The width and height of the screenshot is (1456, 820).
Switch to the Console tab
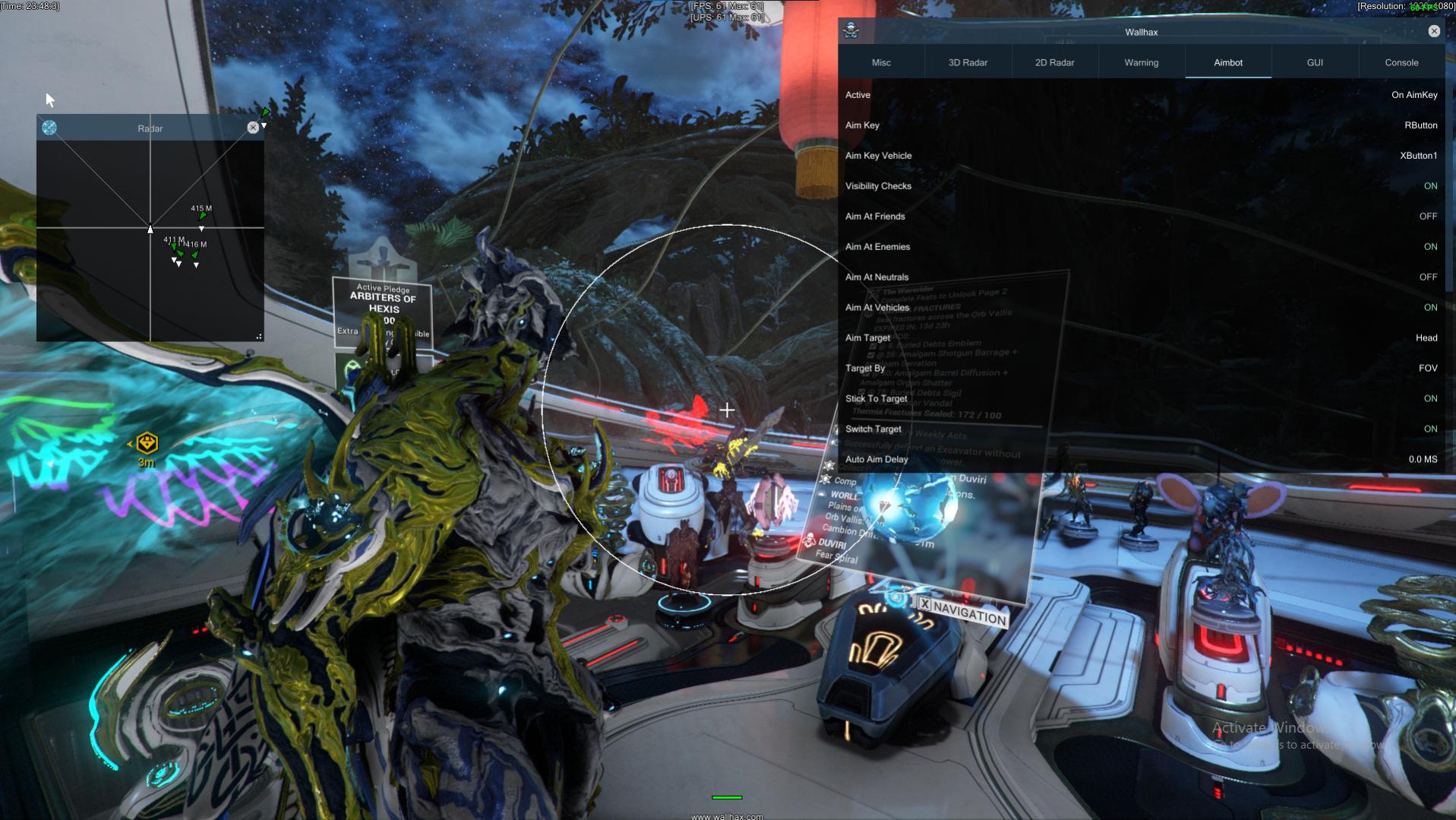click(x=1401, y=62)
